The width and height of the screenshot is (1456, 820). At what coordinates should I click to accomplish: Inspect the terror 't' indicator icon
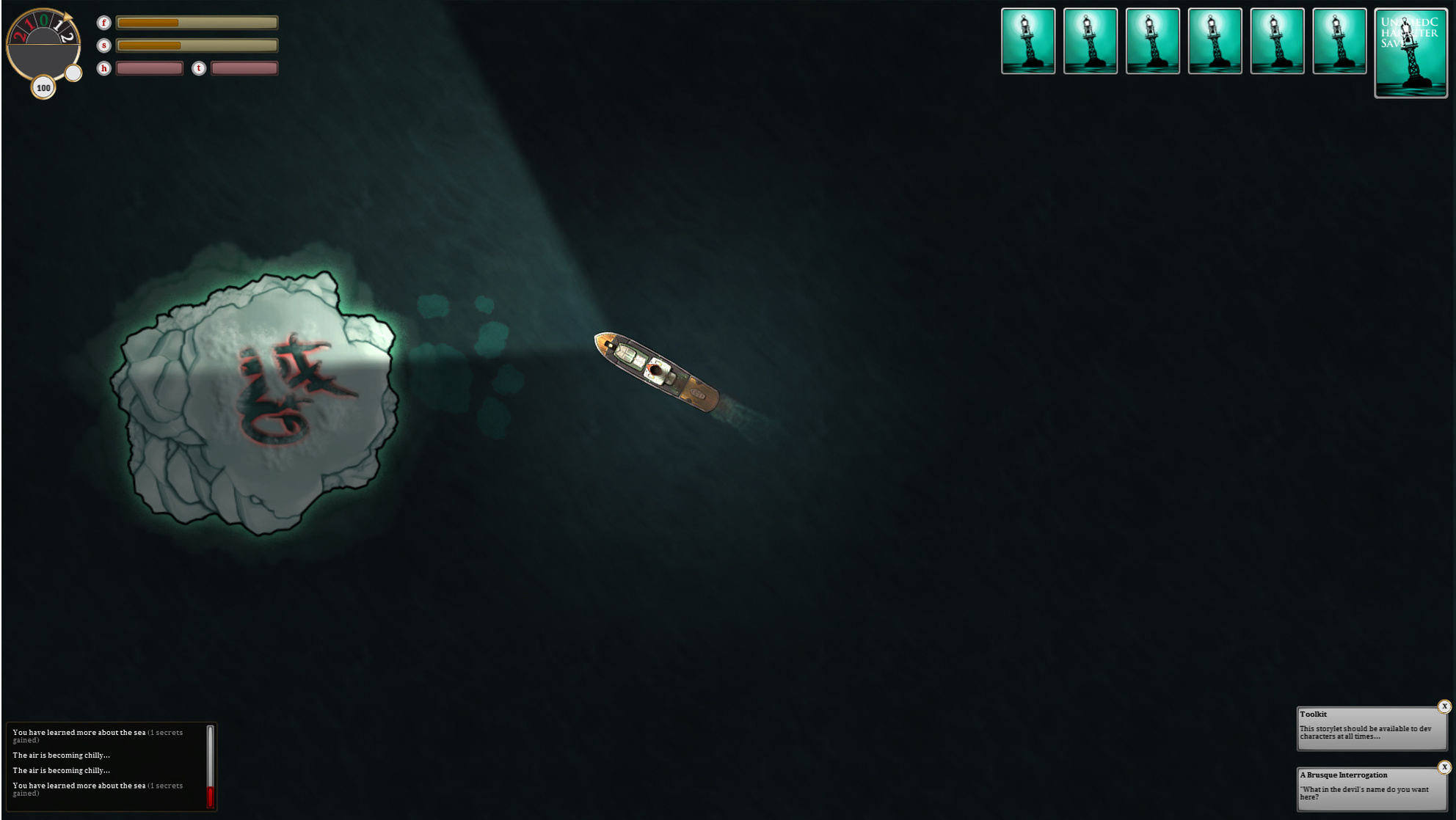197,67
